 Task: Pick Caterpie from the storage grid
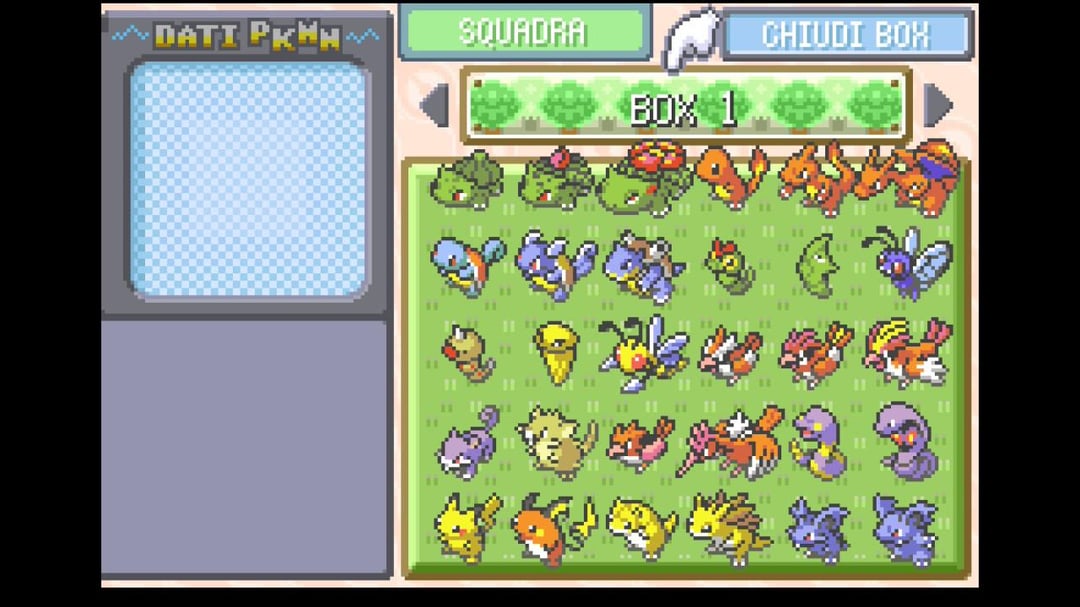pyautogui.click(x=731, y=265)
